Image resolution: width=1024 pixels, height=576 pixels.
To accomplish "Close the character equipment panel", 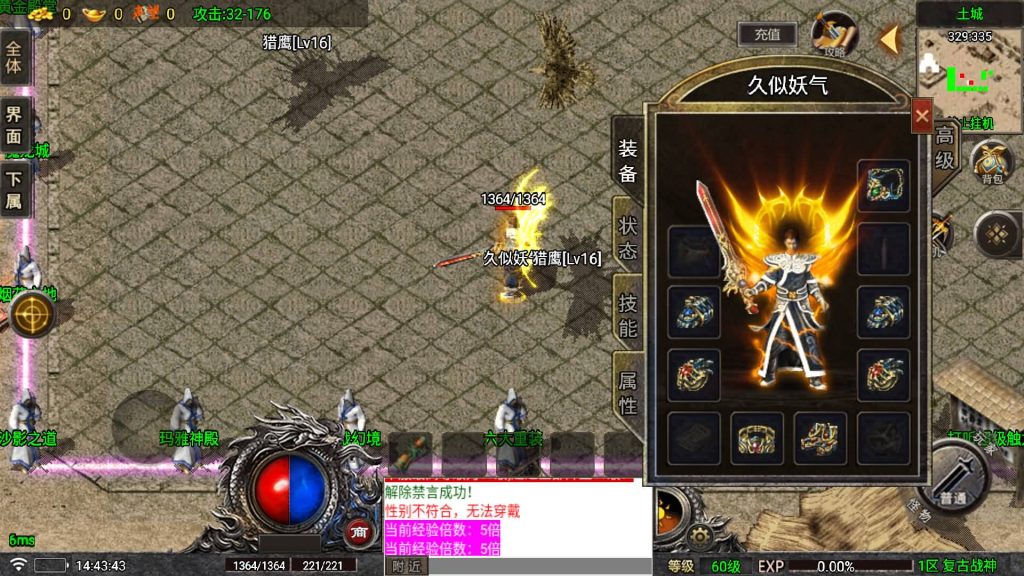I will 921,117.
